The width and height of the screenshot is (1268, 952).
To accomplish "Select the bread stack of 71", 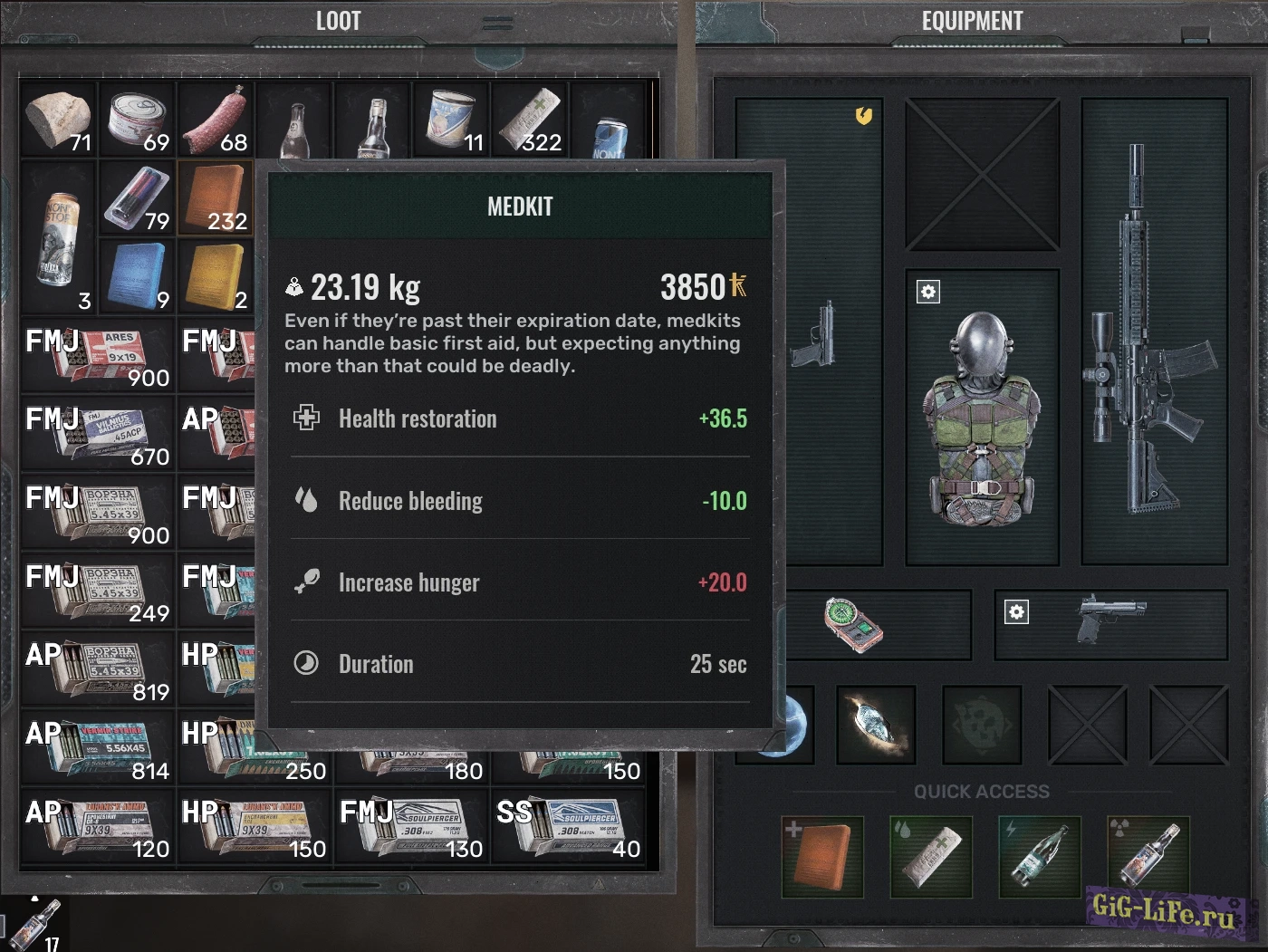I will pyautogui.click(x=59, y=120).
